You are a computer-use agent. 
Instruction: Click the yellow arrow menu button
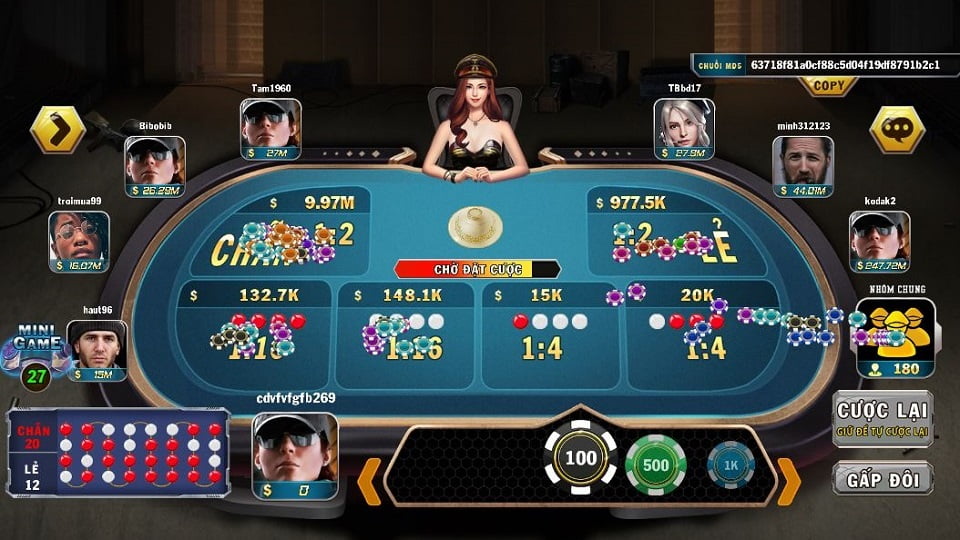click(x=58, y=129)
